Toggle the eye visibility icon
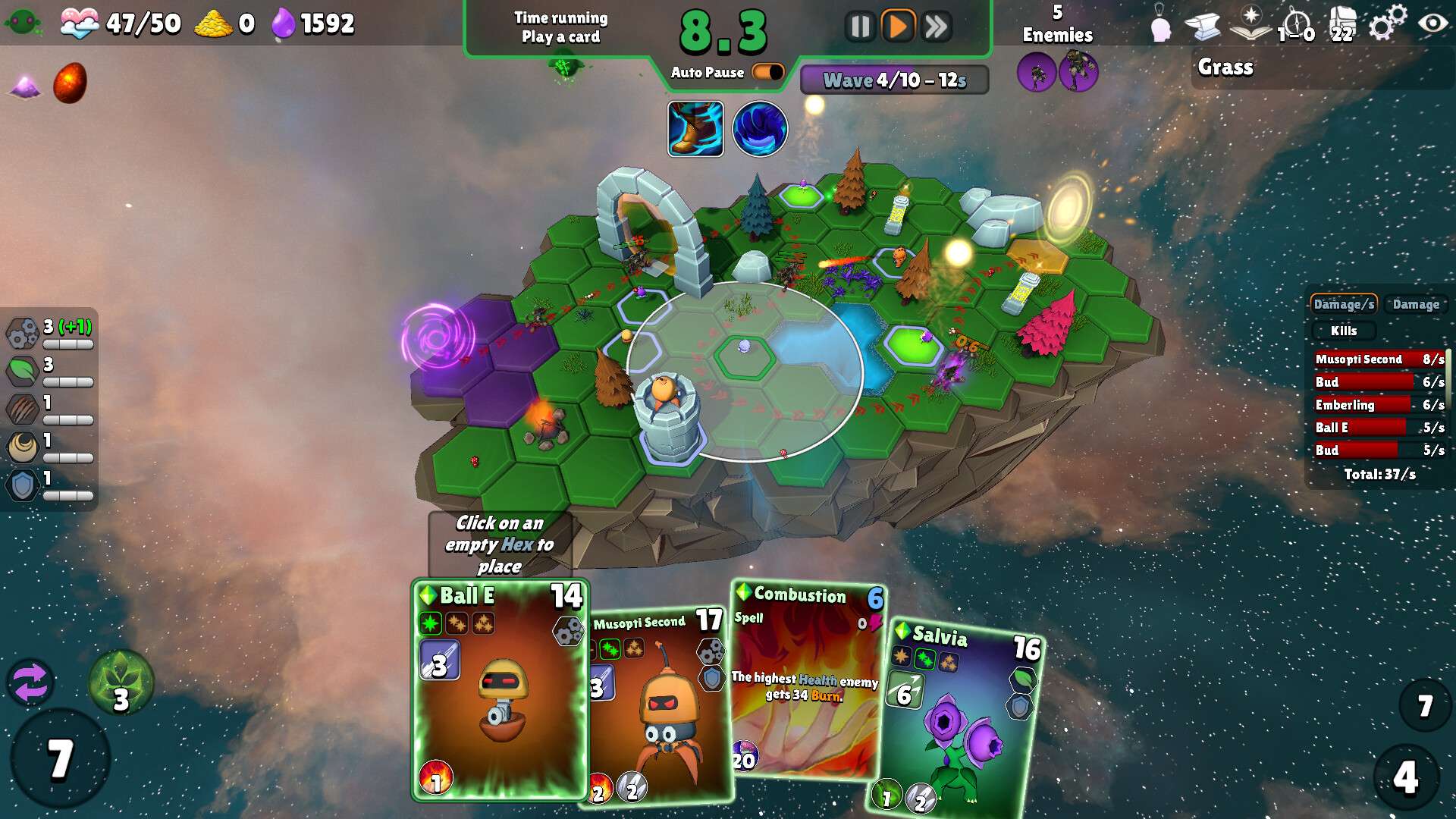Screen dimensions: 1456x819 (1432, 24)
